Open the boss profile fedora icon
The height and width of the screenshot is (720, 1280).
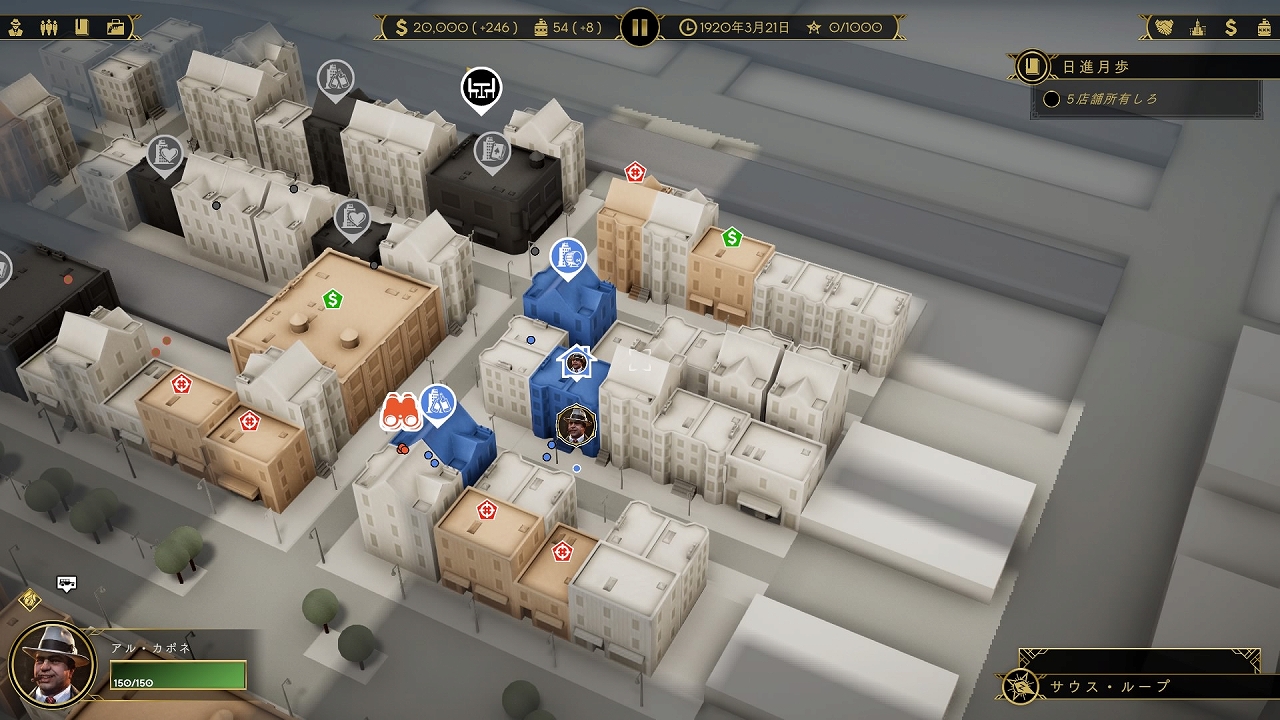coord(17,27)
